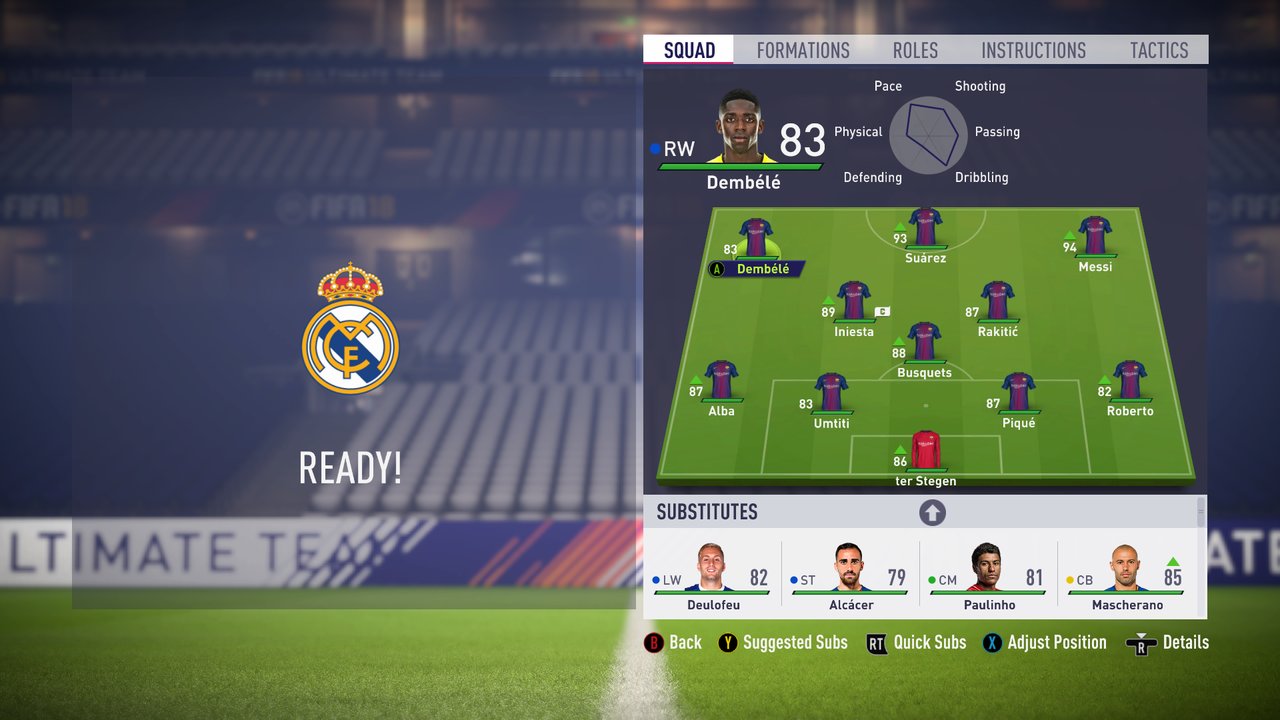Select Suárez on the pitch
Screen dimensions: 1280x720
925,229
